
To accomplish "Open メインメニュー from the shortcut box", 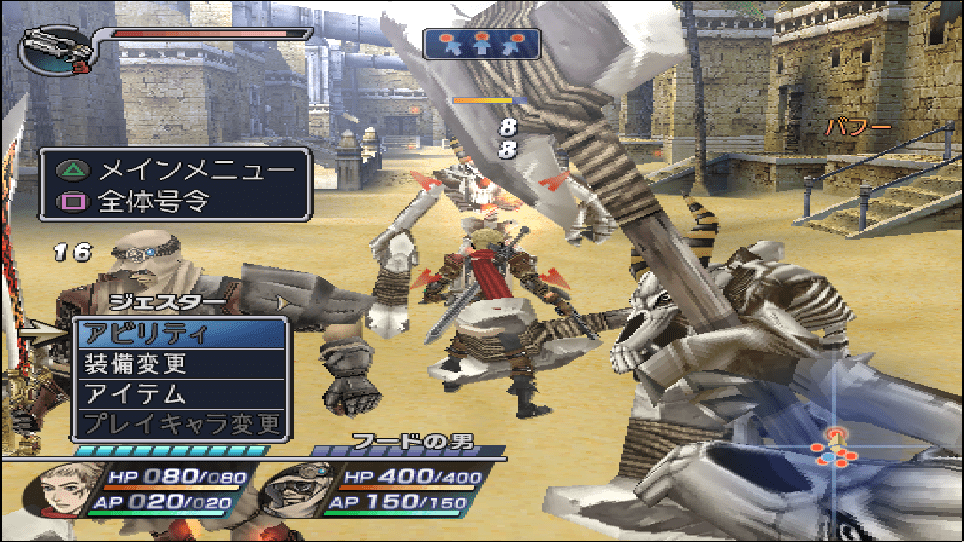I will 176,169.
